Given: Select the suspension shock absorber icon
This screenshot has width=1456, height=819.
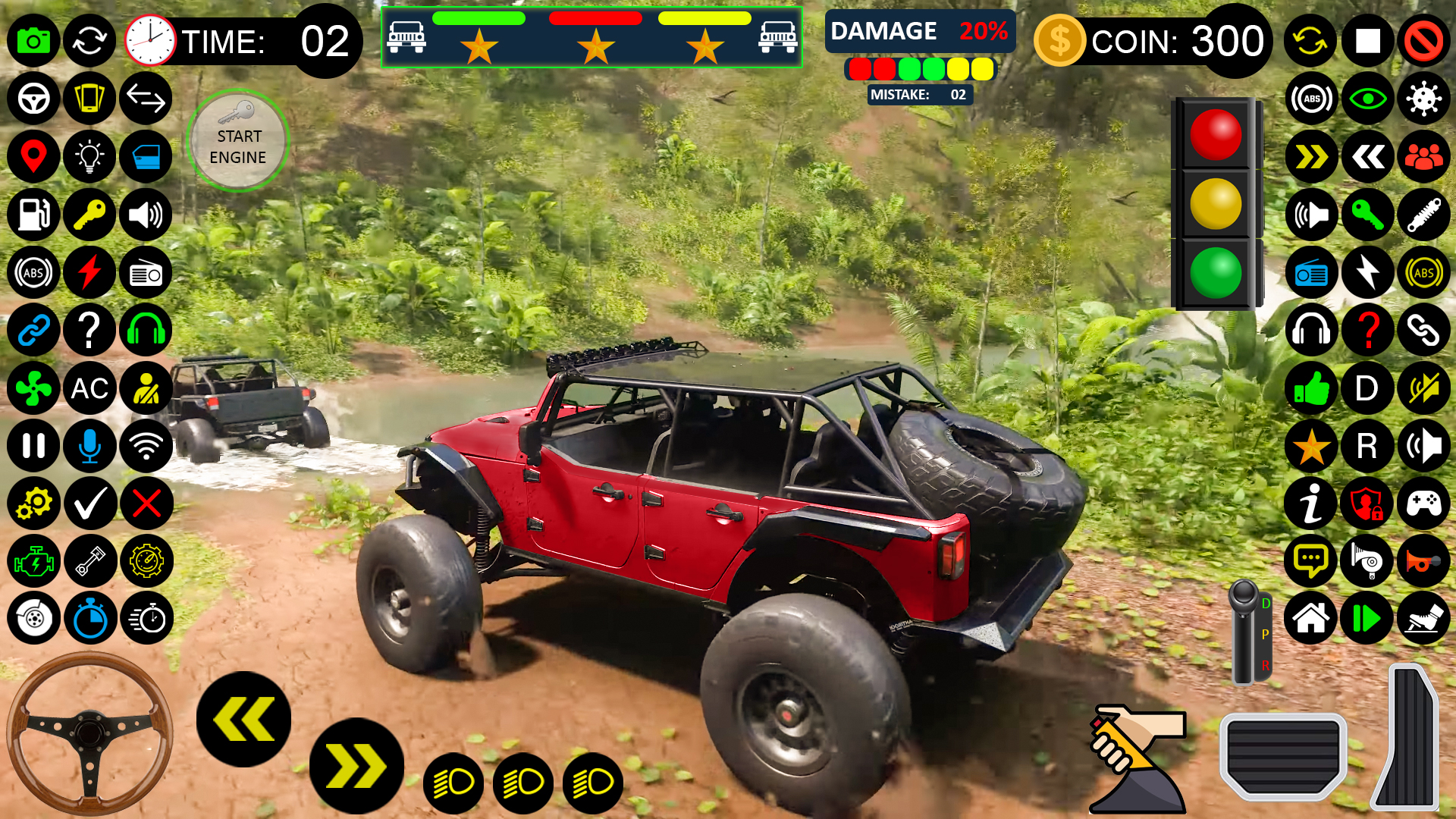Looking at the screenshot, I should pyautogui.click(x=1423, y=215).
